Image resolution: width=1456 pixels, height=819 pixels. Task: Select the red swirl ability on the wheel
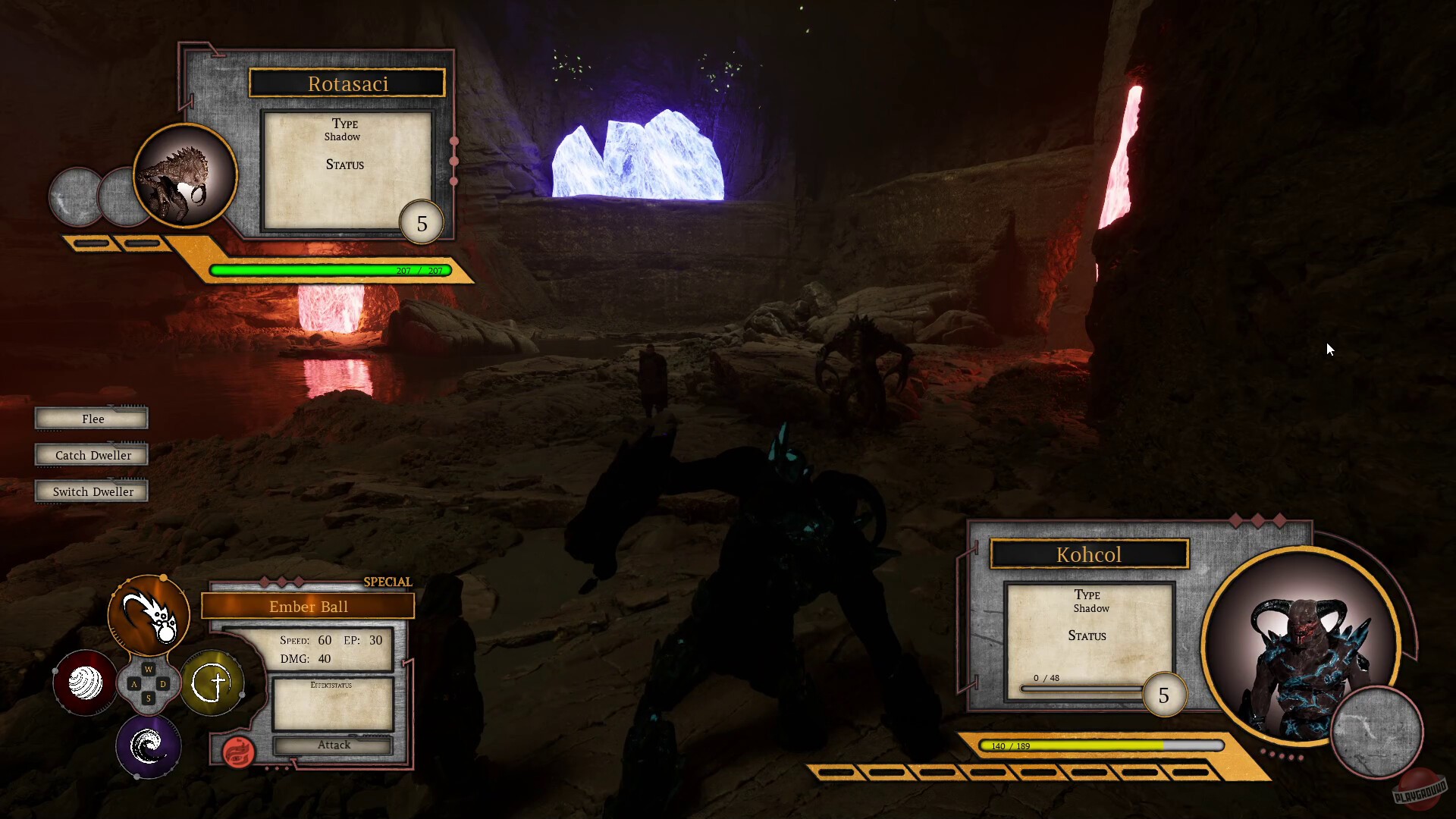(x=84, y=683)
